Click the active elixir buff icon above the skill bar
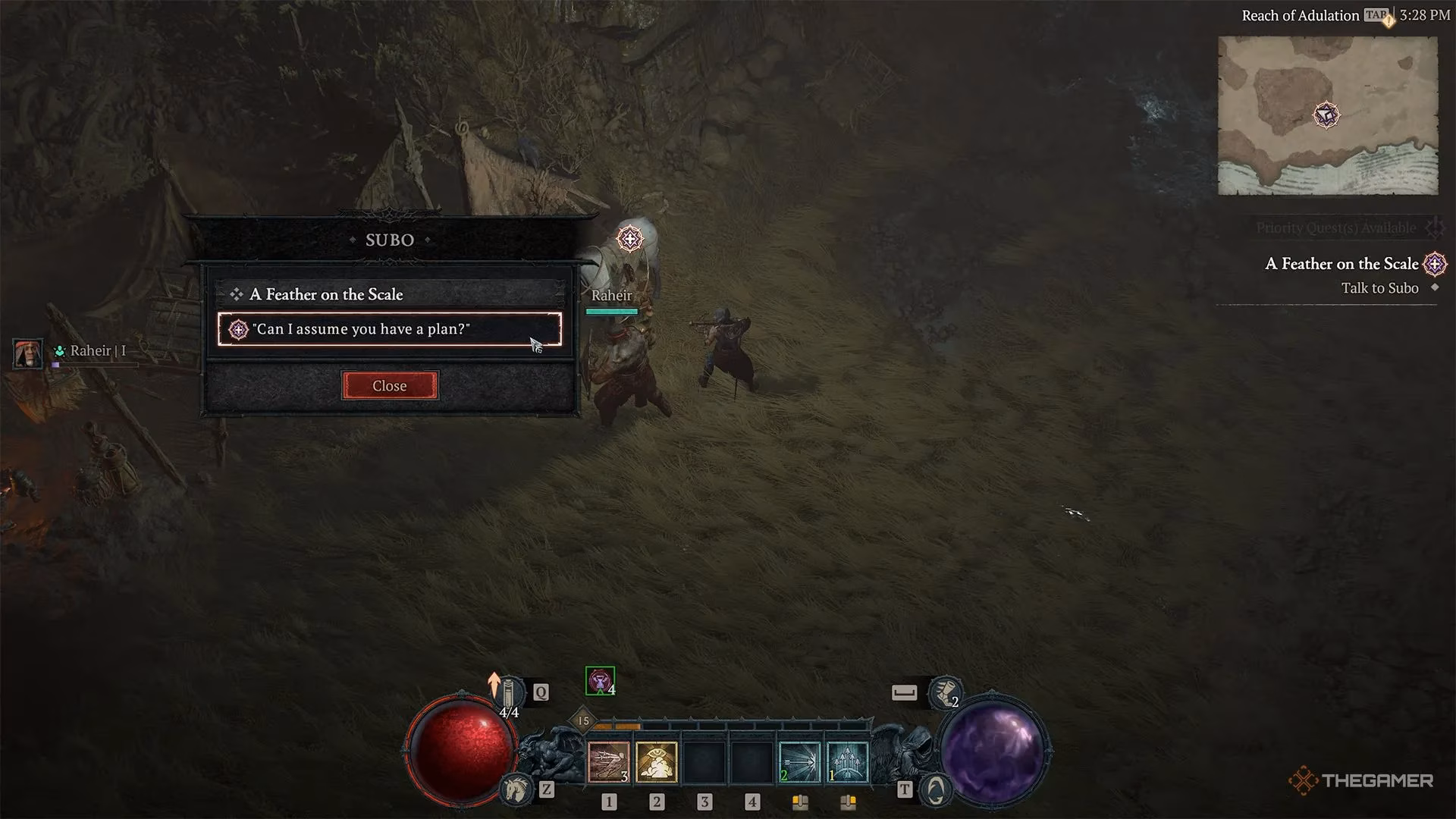1456x819 pixels. point(599,681)
